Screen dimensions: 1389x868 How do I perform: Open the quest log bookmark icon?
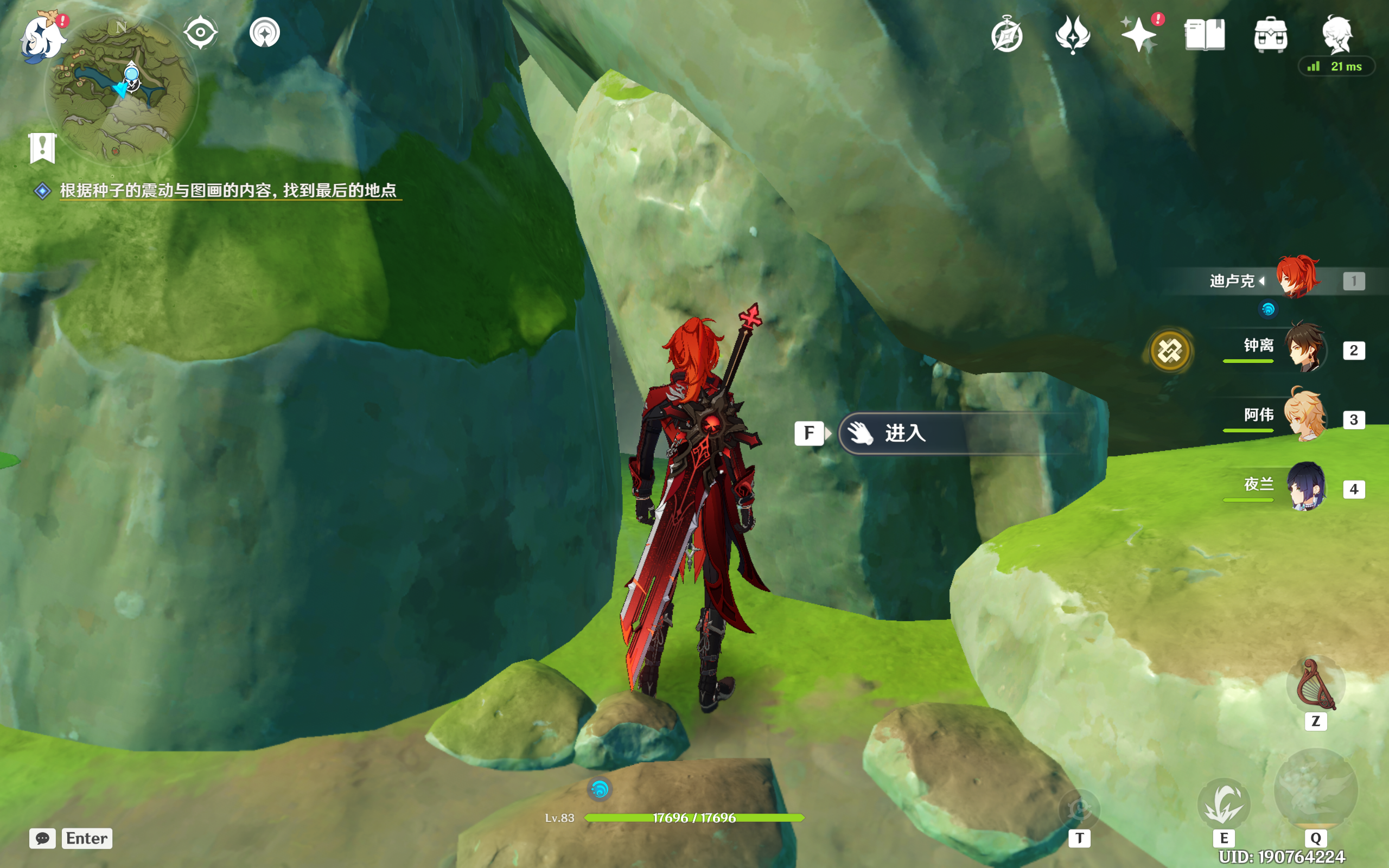[x=42, y=149]
